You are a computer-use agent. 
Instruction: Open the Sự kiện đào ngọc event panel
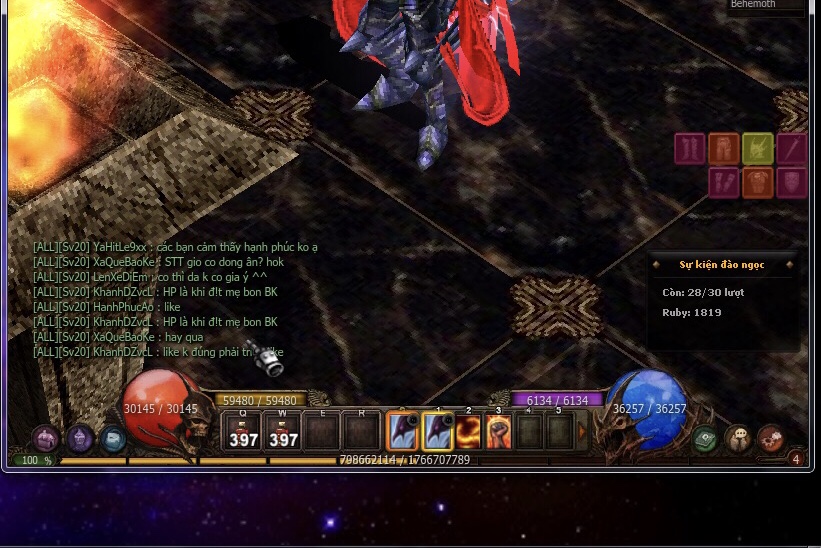[722, 265]
